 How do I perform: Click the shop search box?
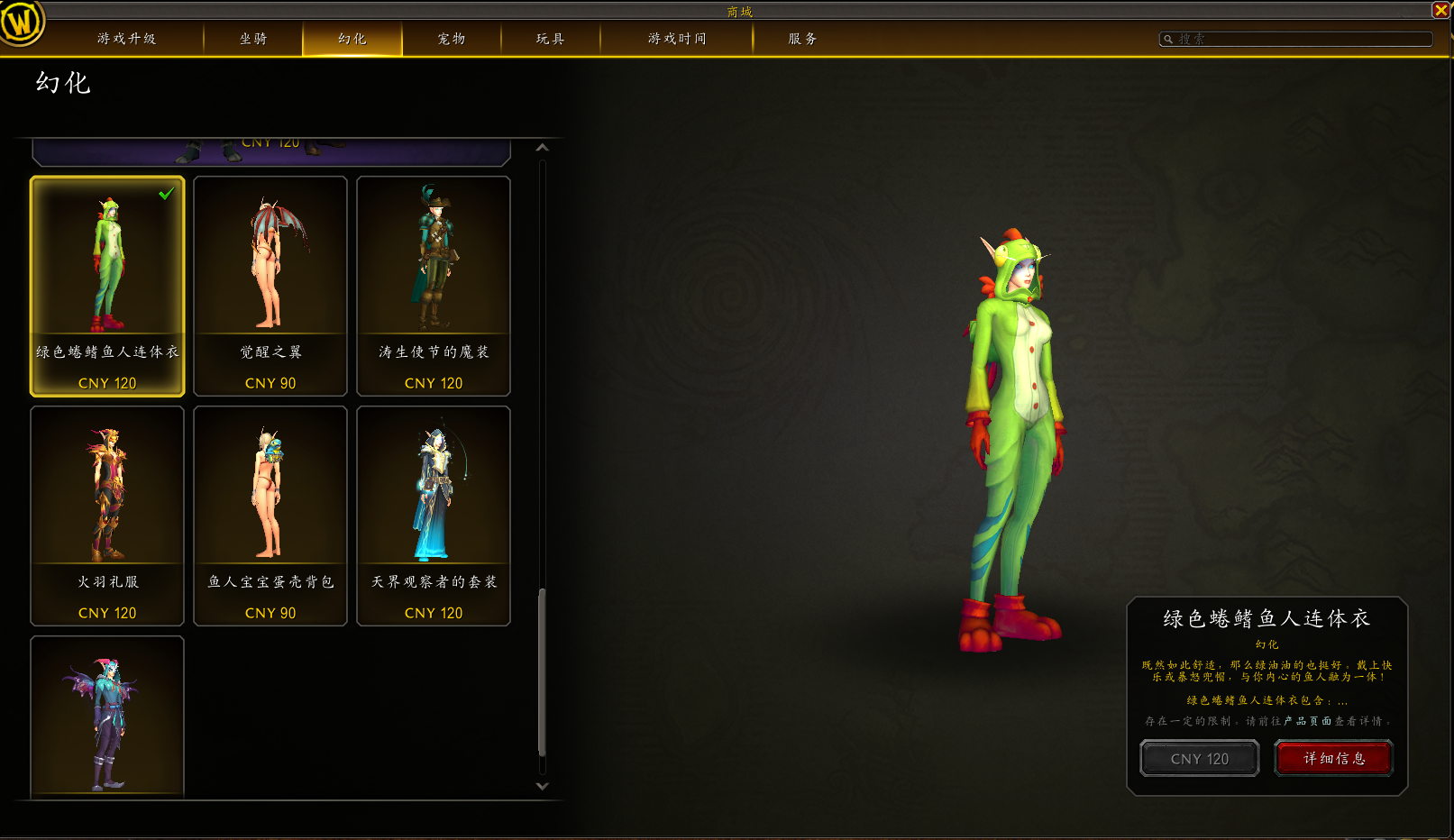[1296, 39]
